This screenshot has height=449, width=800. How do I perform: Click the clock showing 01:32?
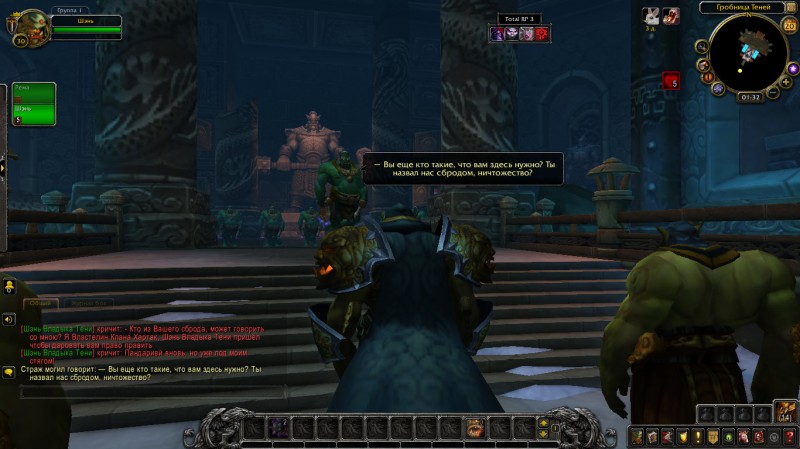point(750,97)
